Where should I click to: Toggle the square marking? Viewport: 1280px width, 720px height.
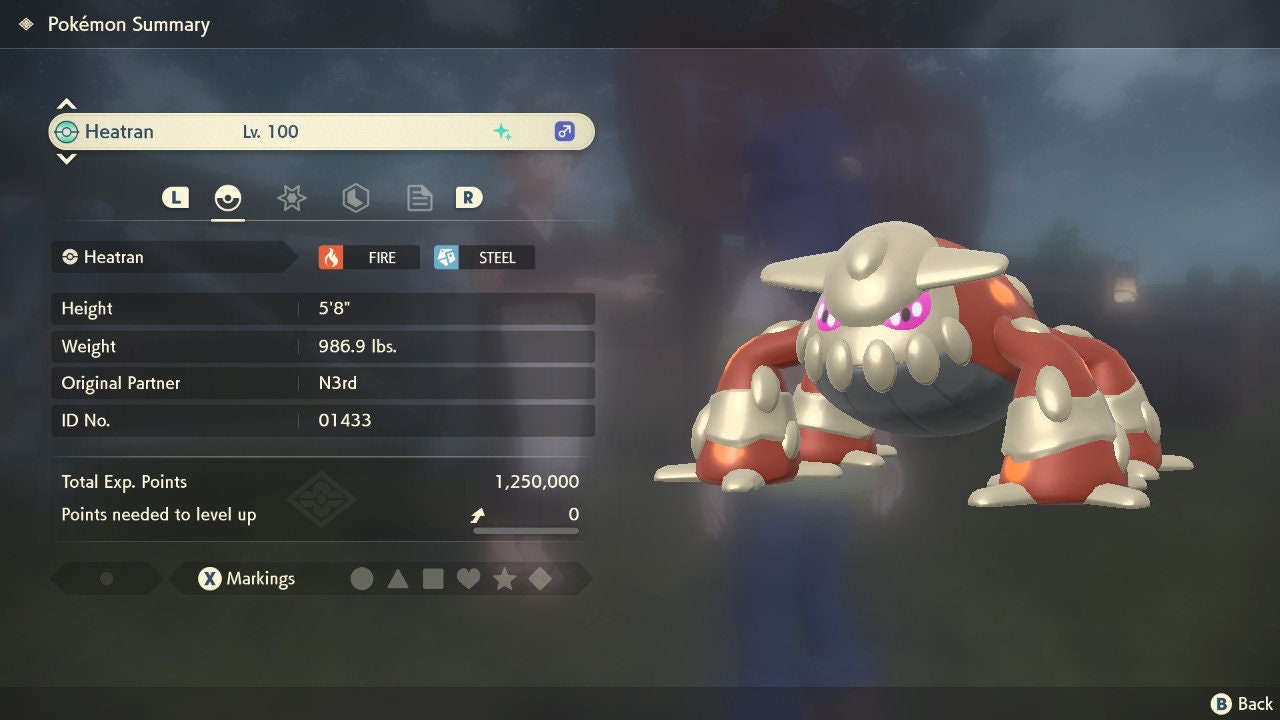point(433,579)
